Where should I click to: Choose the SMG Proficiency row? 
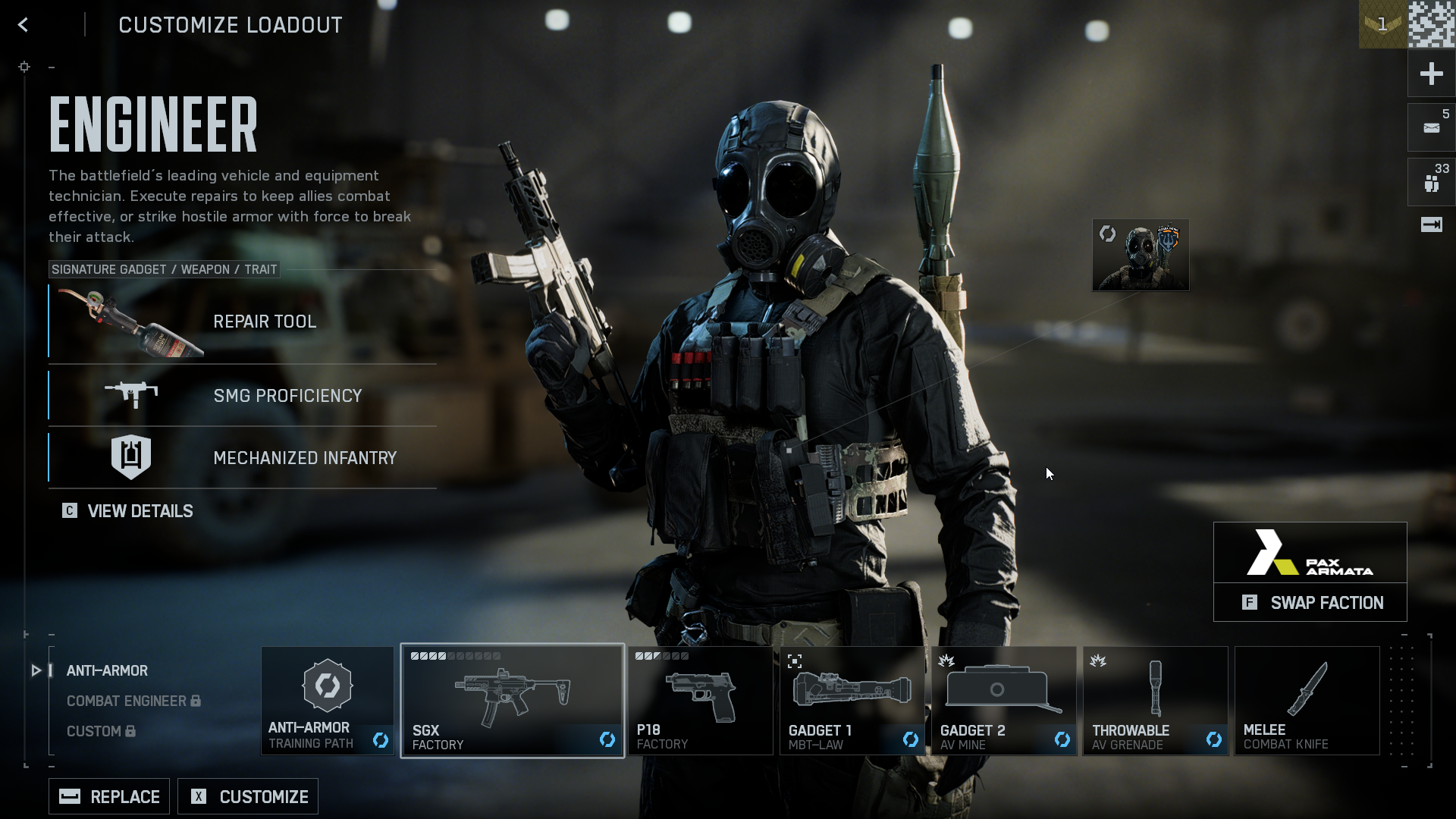[x=243, y=395]
